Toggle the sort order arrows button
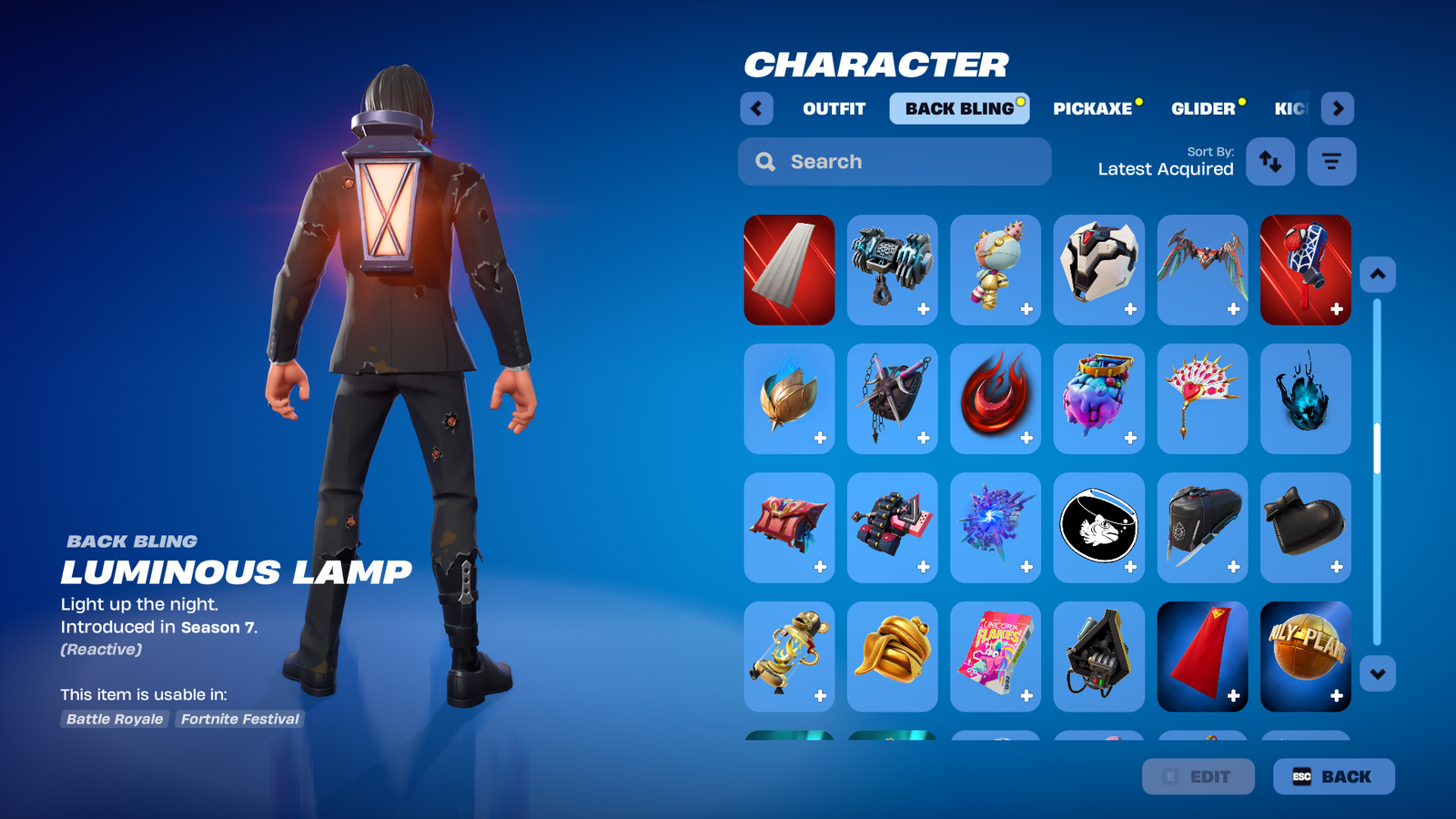 (x=1270, y=162)
